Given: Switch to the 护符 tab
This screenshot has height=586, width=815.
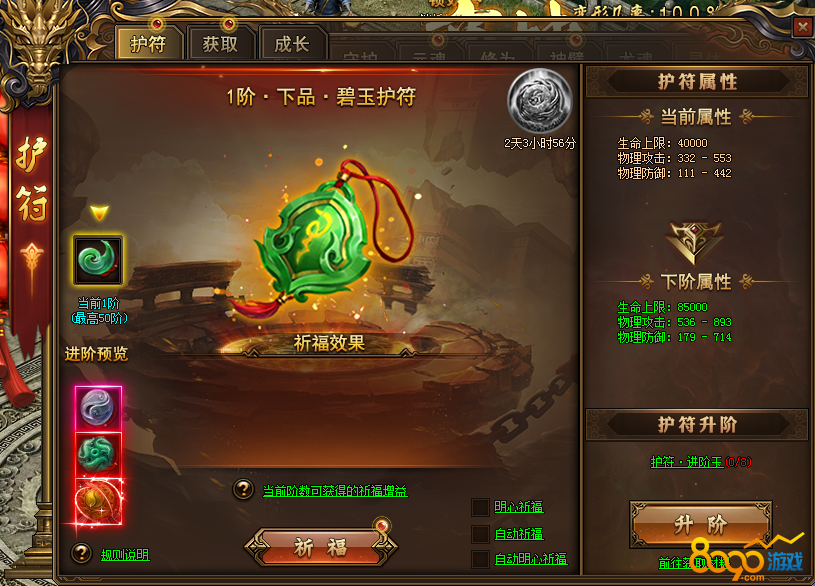Looking at the screenshot, I should [x=148, y=44].
